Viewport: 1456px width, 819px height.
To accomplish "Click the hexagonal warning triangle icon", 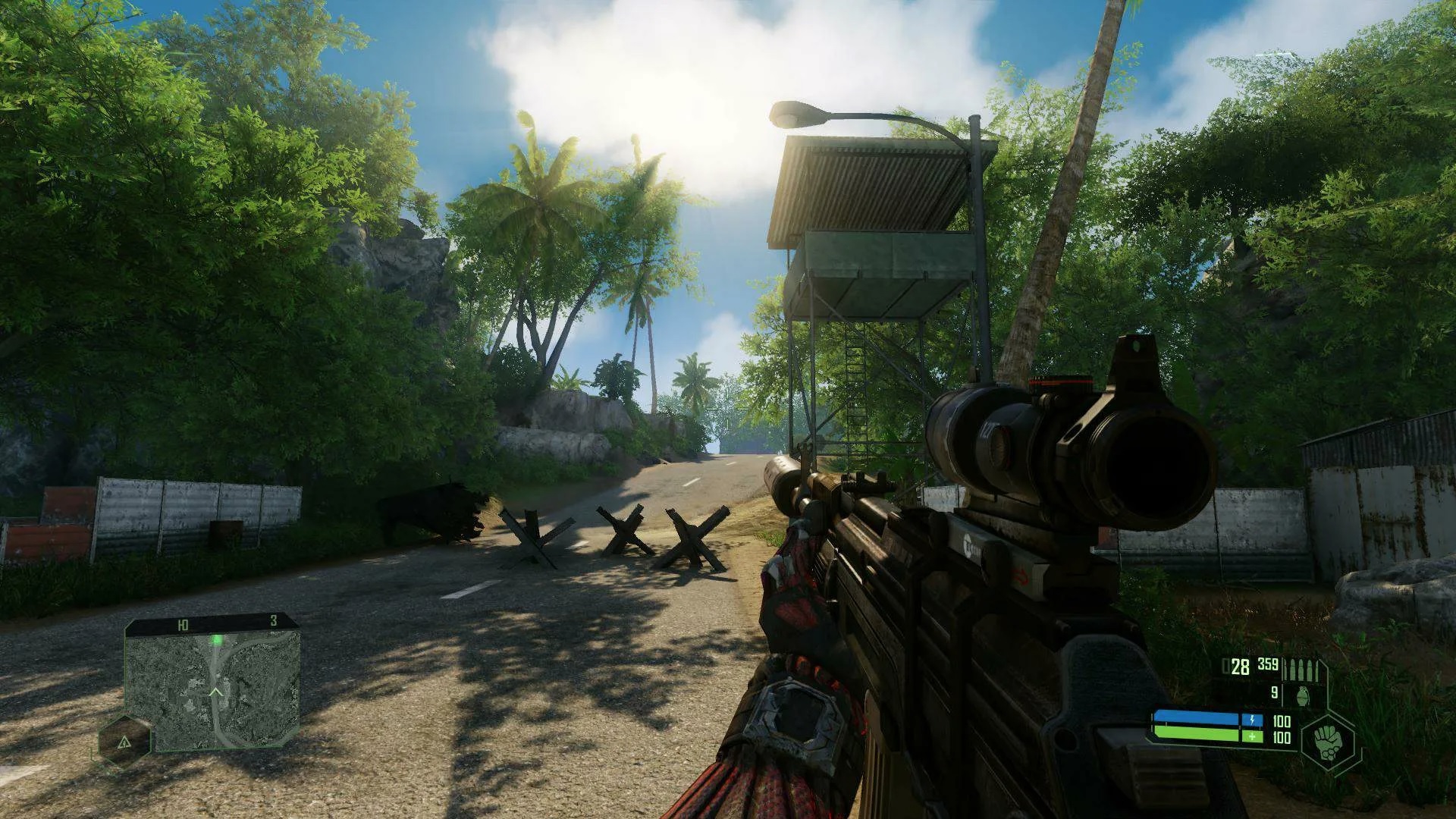I will coord(124,741).
